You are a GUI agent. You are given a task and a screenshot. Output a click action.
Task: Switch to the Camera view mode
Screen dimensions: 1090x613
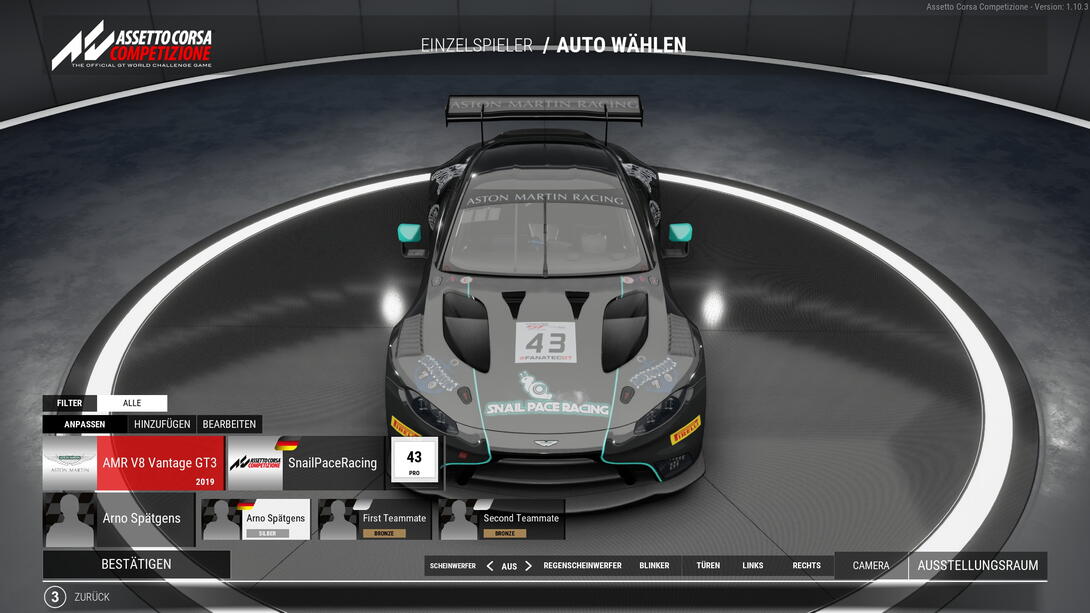870,566
